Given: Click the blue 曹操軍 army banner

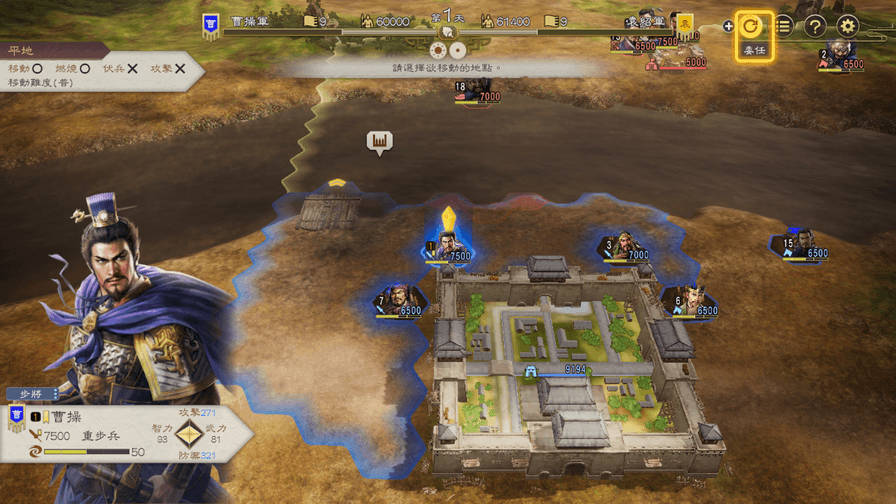Looking at the screenshot, I should pos(211,25).
